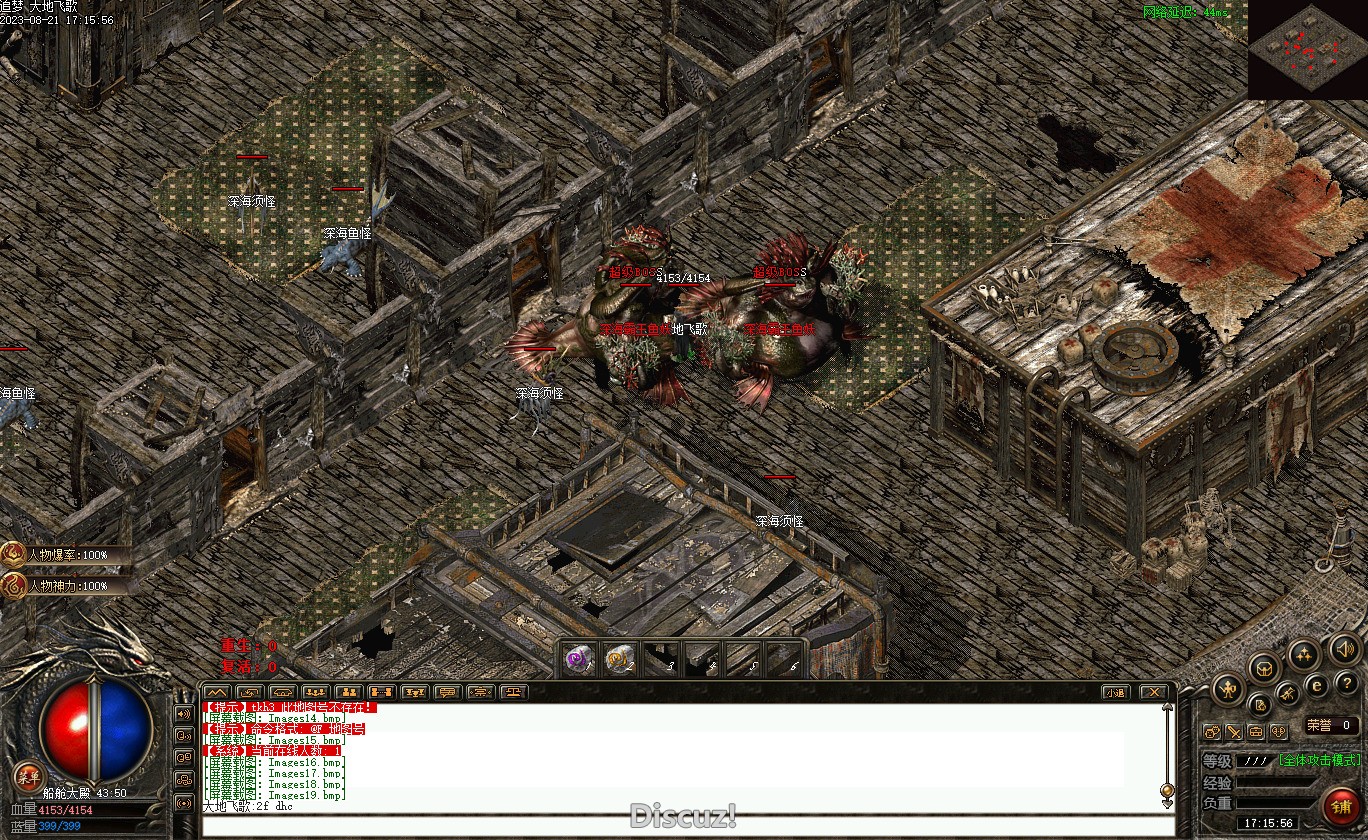Click the 小退 logout button

[1116, 692]
